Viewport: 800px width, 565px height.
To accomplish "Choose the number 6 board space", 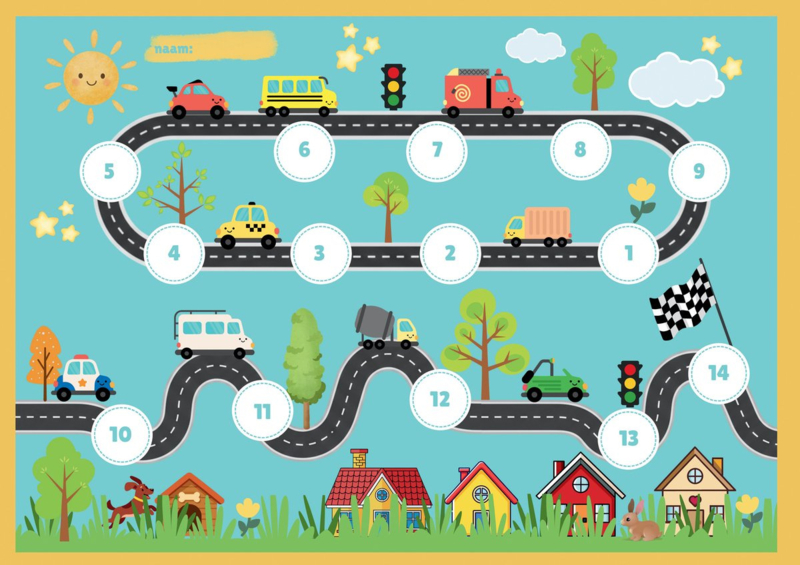I will 304,151.
